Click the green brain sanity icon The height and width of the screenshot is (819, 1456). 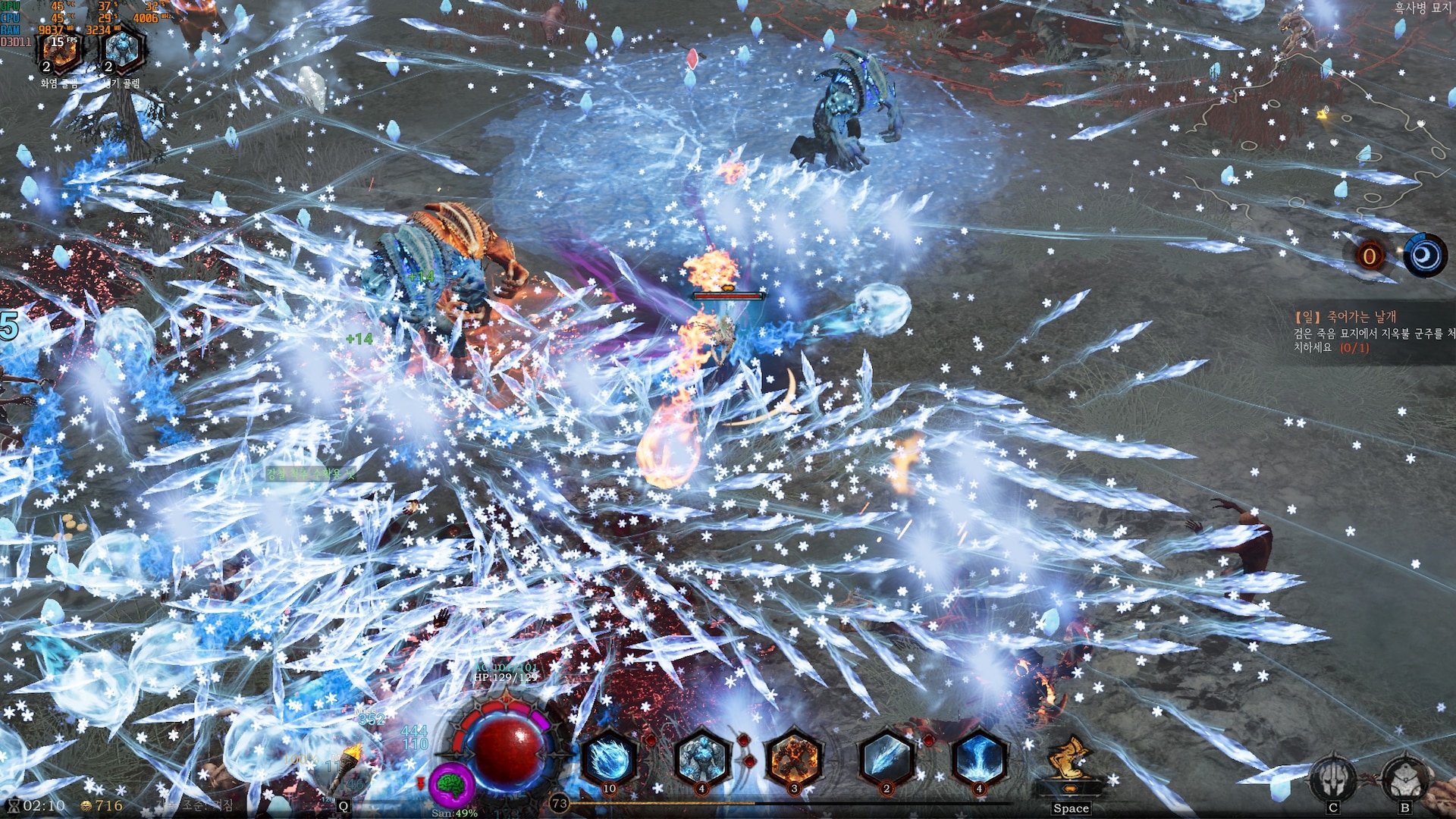pyautogui.click(x=453, y=786)
